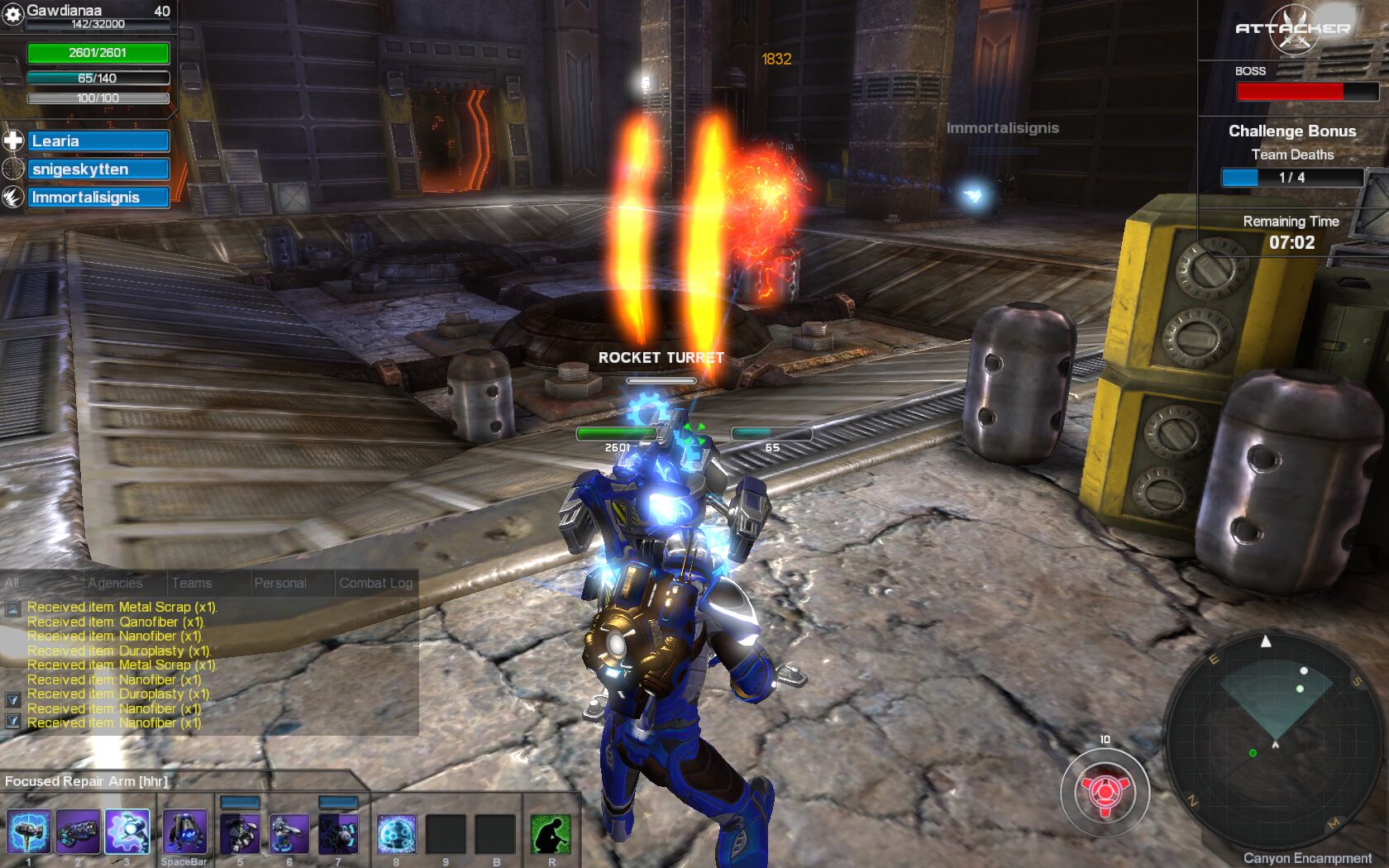Jump to the bottom of chat log
This screenshot has width=1389, height=868.
coord(13,721)
